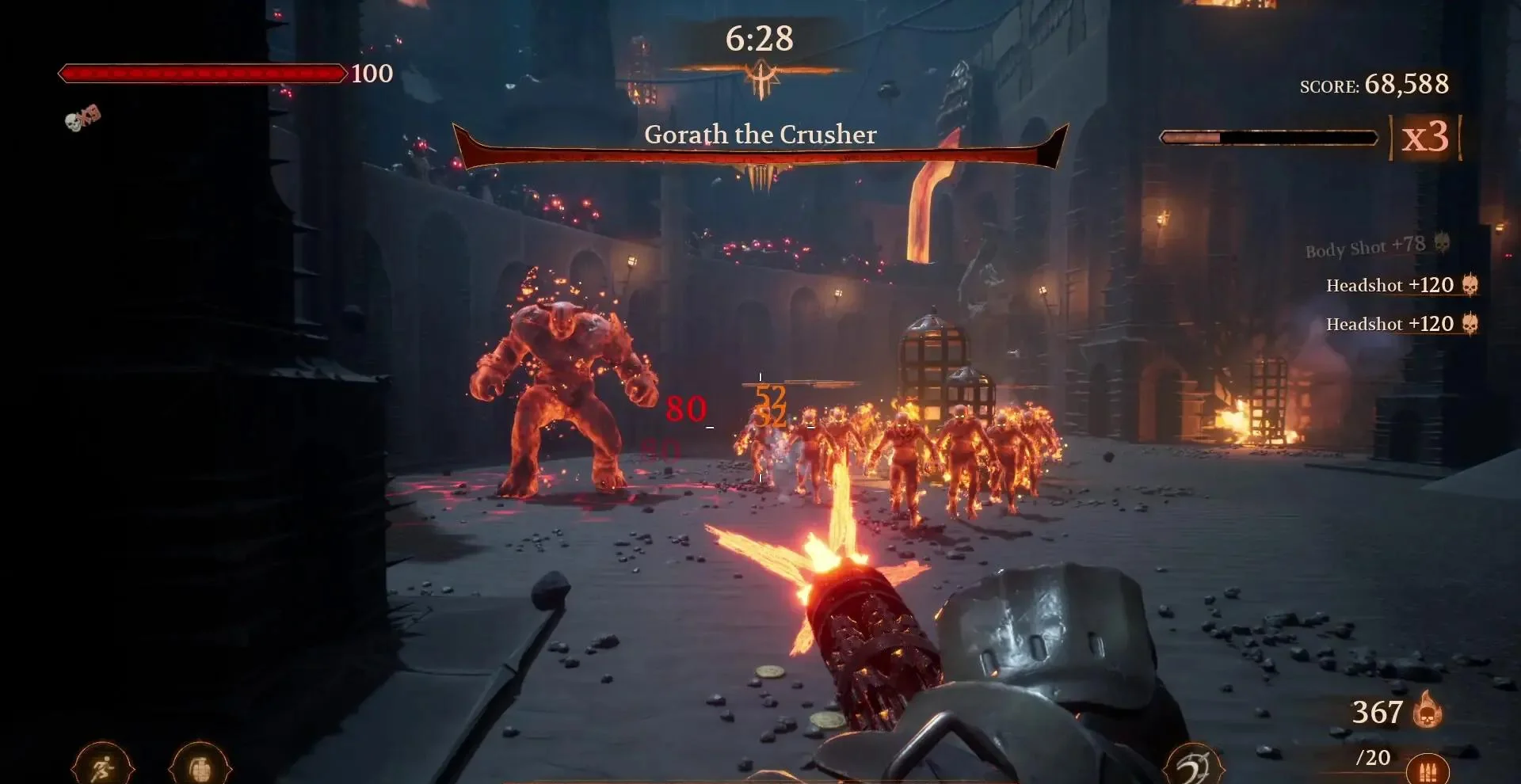Click the skull x9 kill streak icon
The height and width of the screenshot is (784, 1521).
pyautogui.click(x=82, y=117)
